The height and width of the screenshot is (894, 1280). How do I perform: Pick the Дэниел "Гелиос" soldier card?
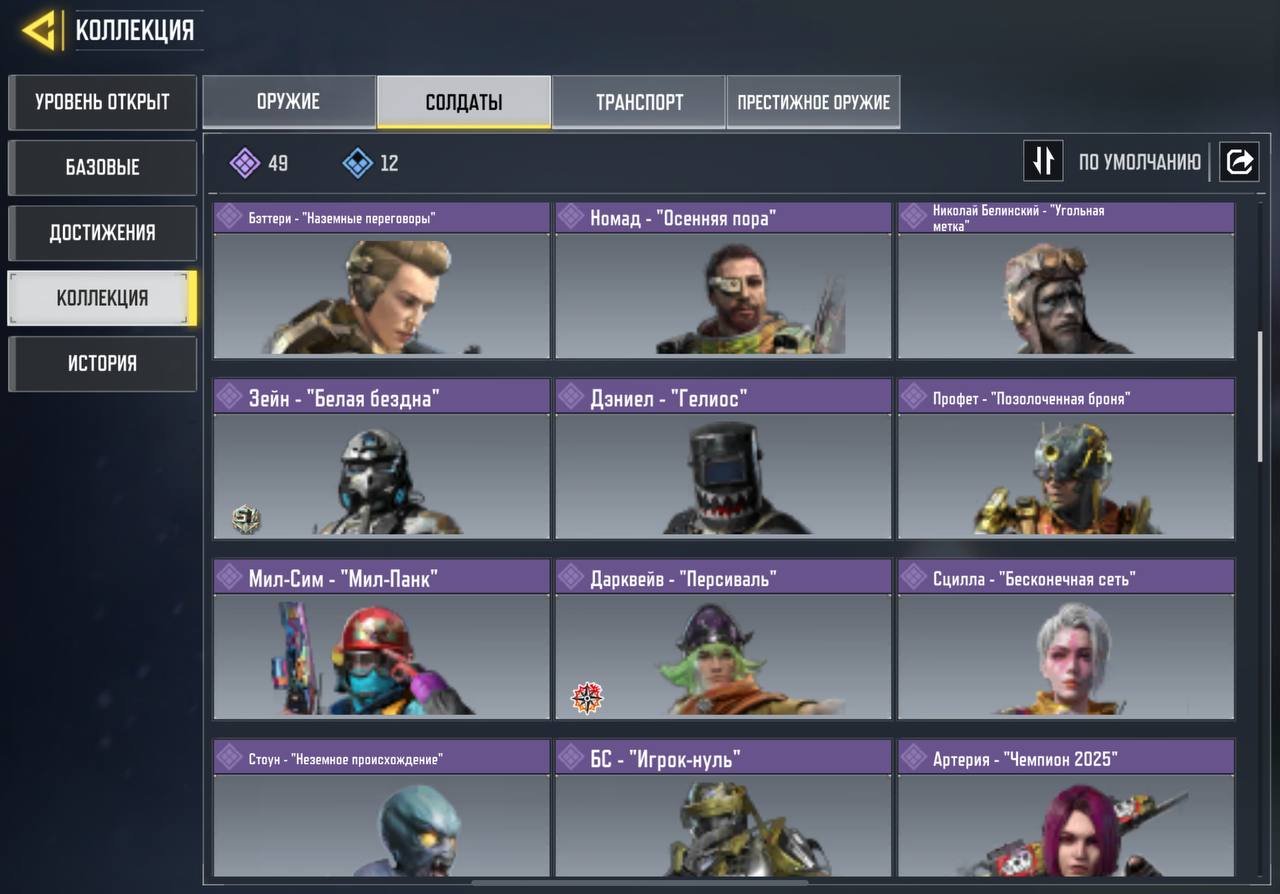point(723,459)
